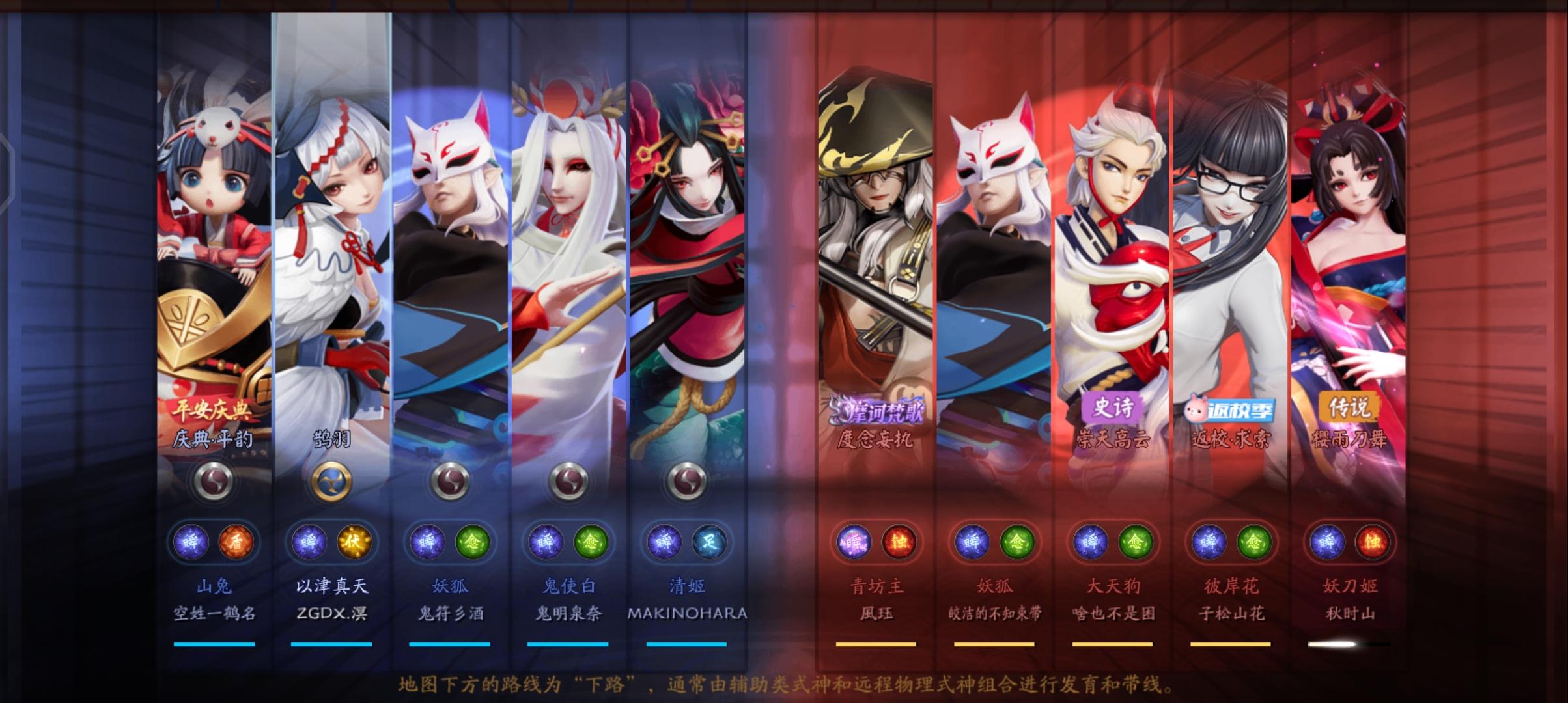Select 青坊主's red 蚀 rune orb
Screen dimensions: 1568x703
coord(899,540)
